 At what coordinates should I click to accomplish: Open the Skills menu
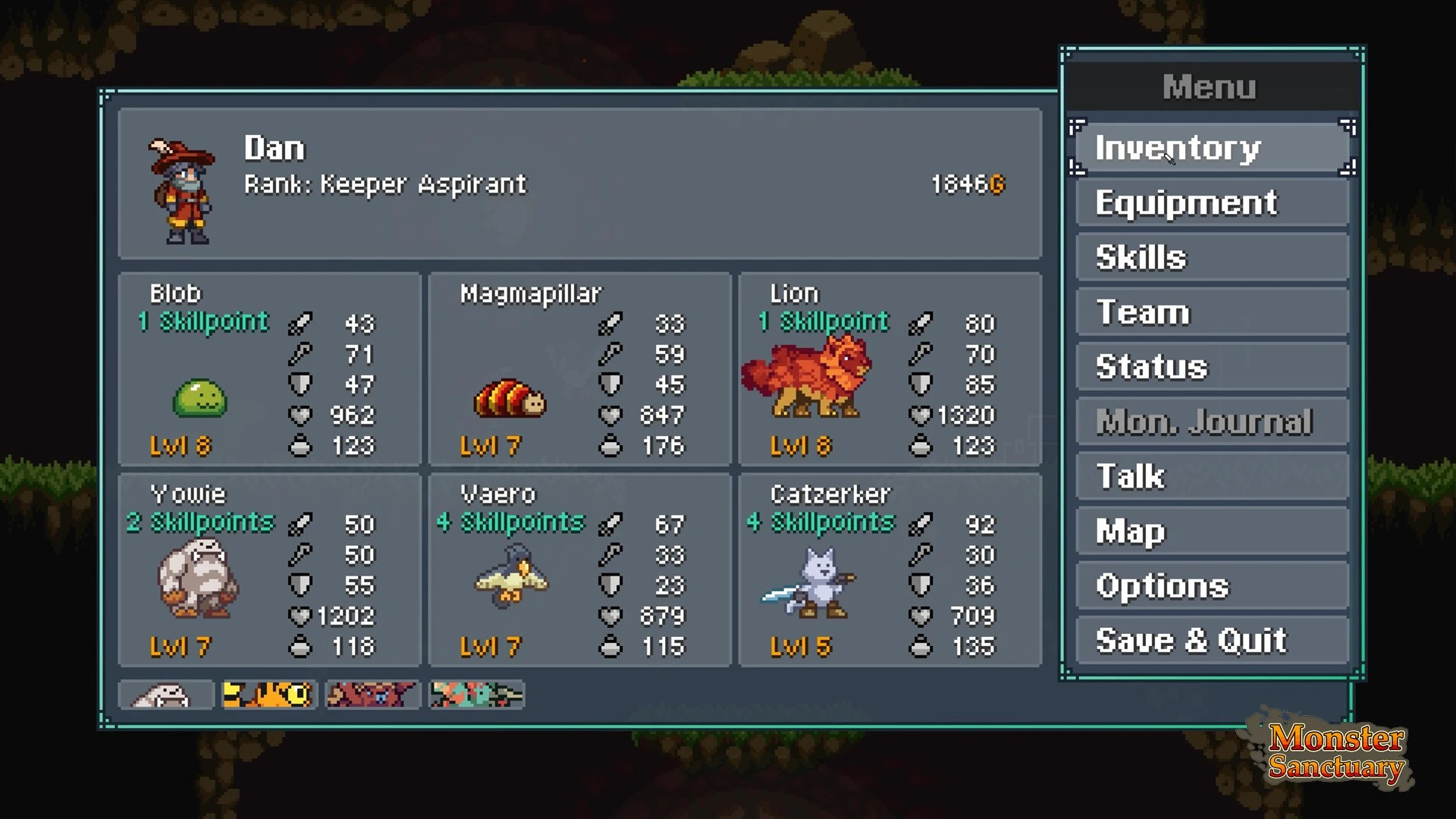click(x=1212, y=258)
